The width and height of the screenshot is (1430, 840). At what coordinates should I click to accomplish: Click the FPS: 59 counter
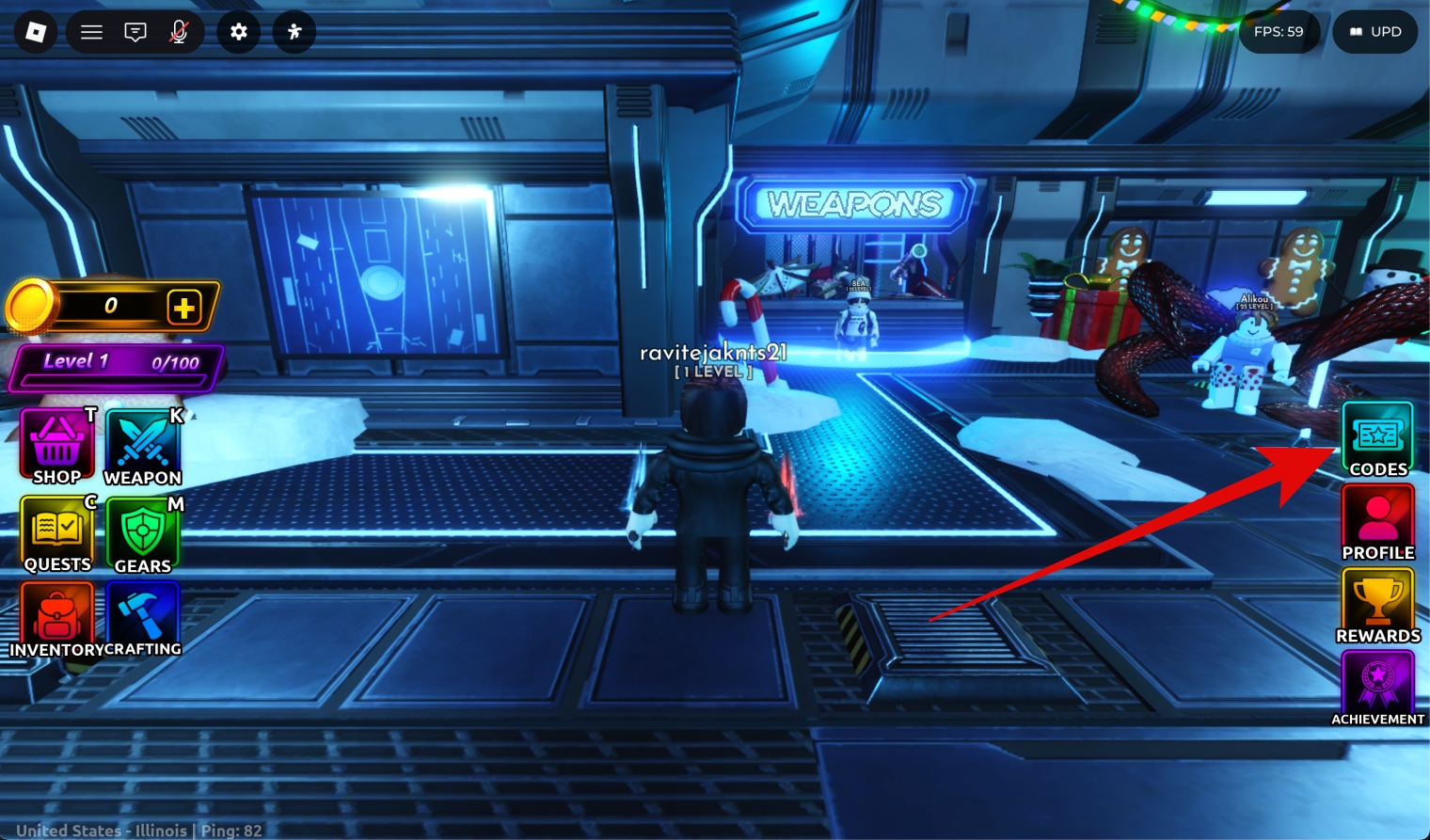[x=1279, y=31]
